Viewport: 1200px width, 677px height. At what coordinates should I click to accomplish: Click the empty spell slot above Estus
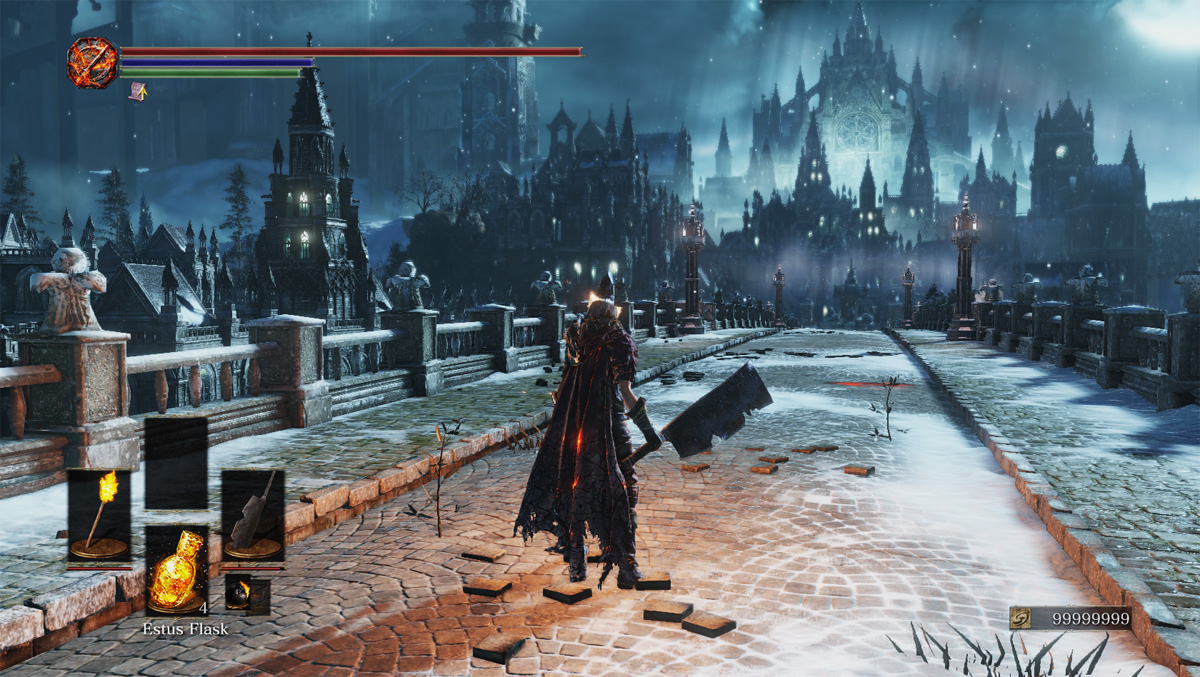[176, 464]
